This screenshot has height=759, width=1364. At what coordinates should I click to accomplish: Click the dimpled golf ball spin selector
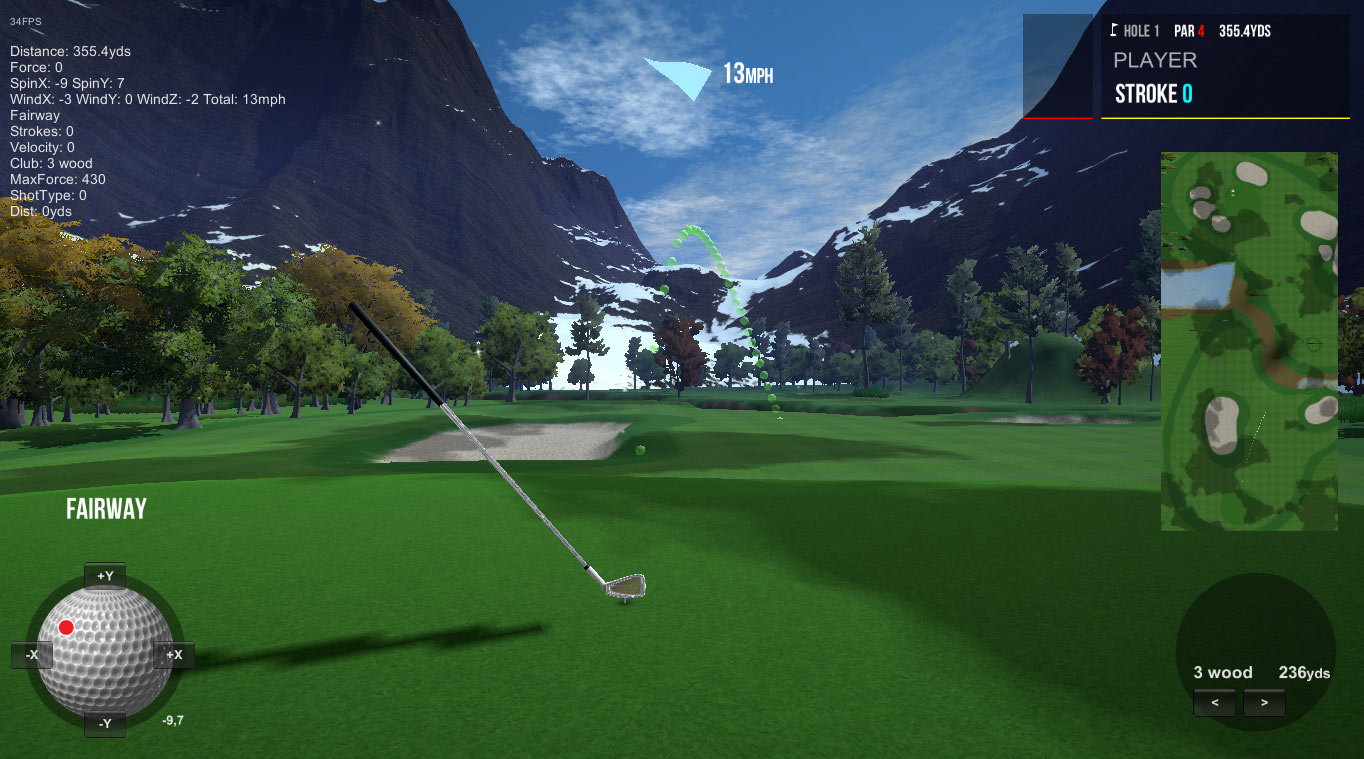click(104, 650)
